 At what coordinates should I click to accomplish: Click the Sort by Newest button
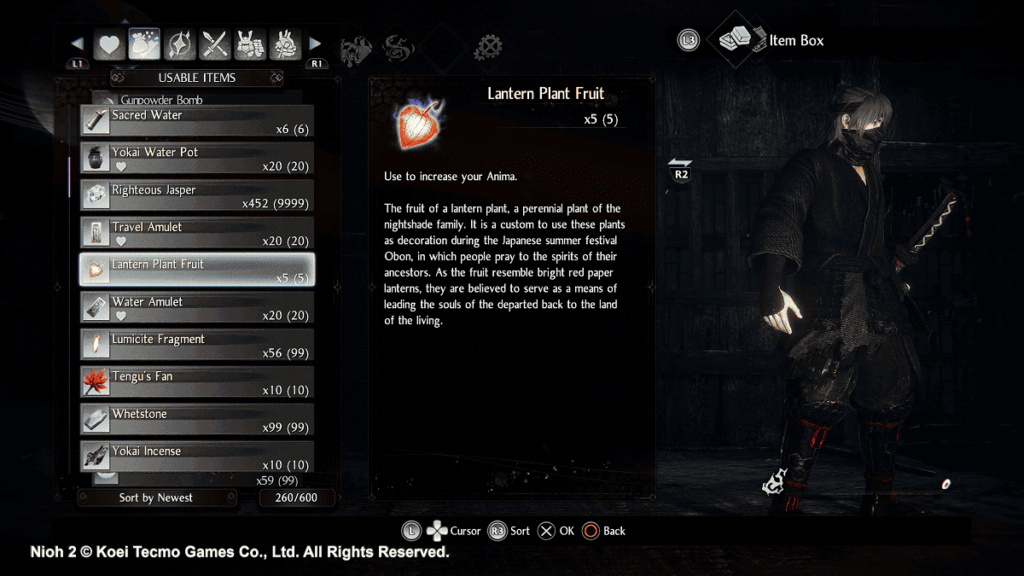(157, 498)
